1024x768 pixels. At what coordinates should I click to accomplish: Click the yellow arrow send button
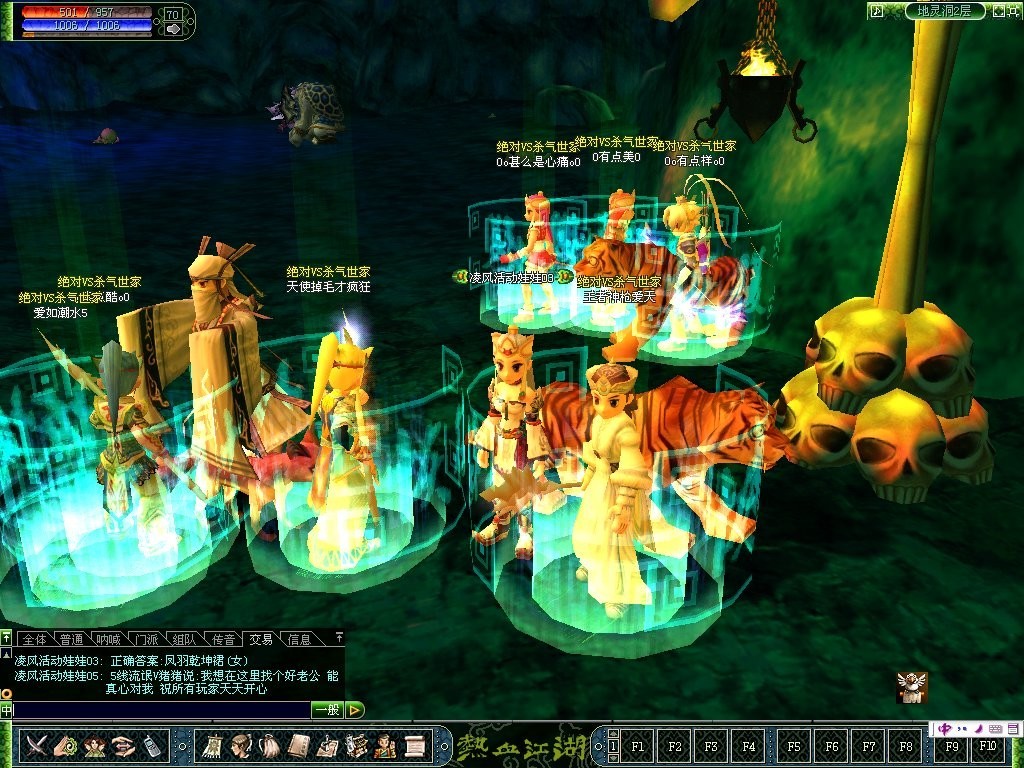355,710
